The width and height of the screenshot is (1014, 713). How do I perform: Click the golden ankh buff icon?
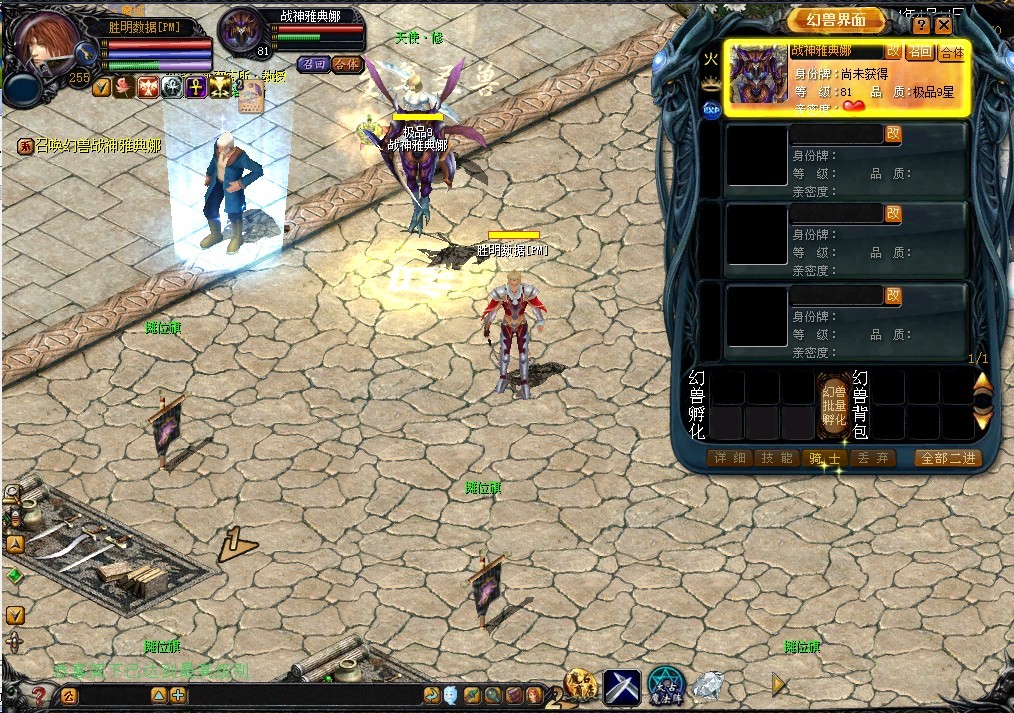coord(197,87)
